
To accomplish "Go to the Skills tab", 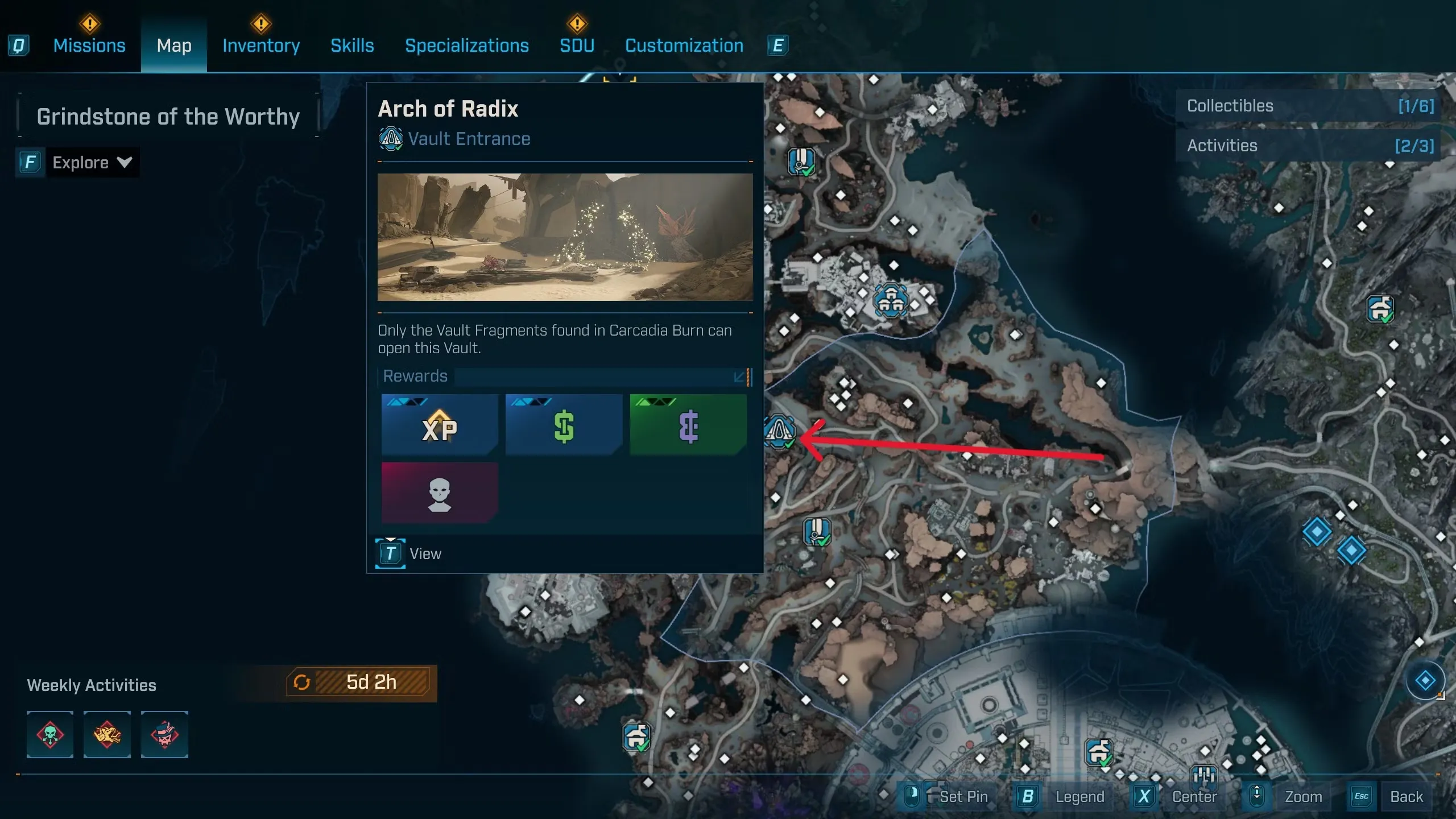I will [x=352, y=45].
